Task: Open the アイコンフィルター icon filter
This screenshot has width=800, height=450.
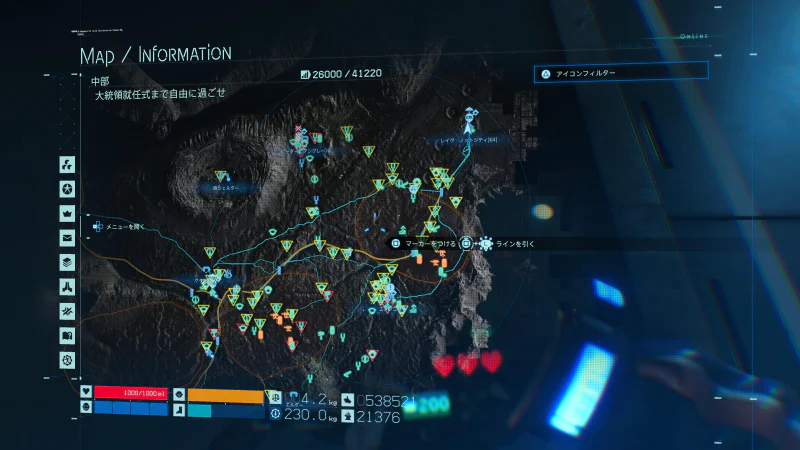Action: [621, 73]
